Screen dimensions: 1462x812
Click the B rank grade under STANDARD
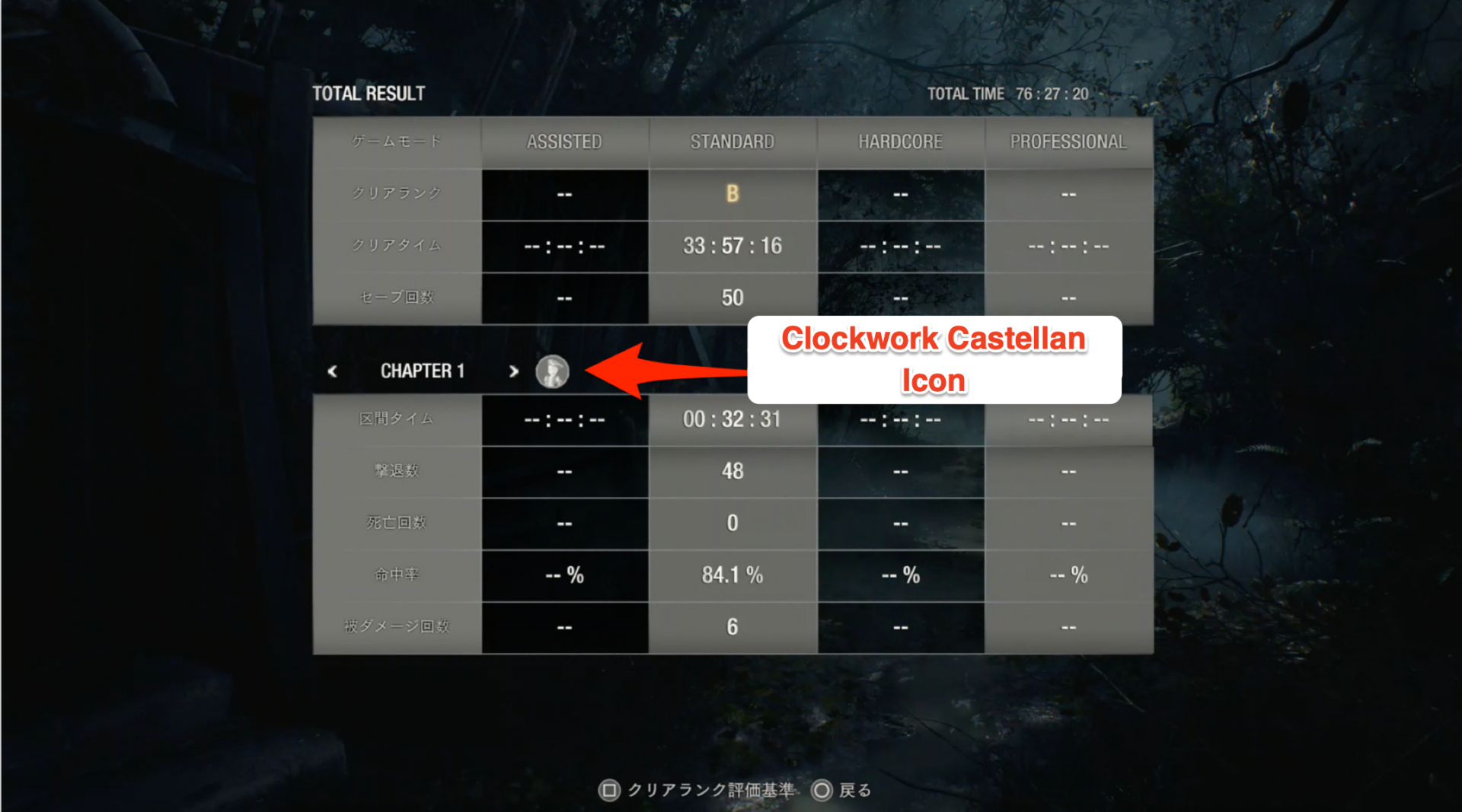coord(732,194)
